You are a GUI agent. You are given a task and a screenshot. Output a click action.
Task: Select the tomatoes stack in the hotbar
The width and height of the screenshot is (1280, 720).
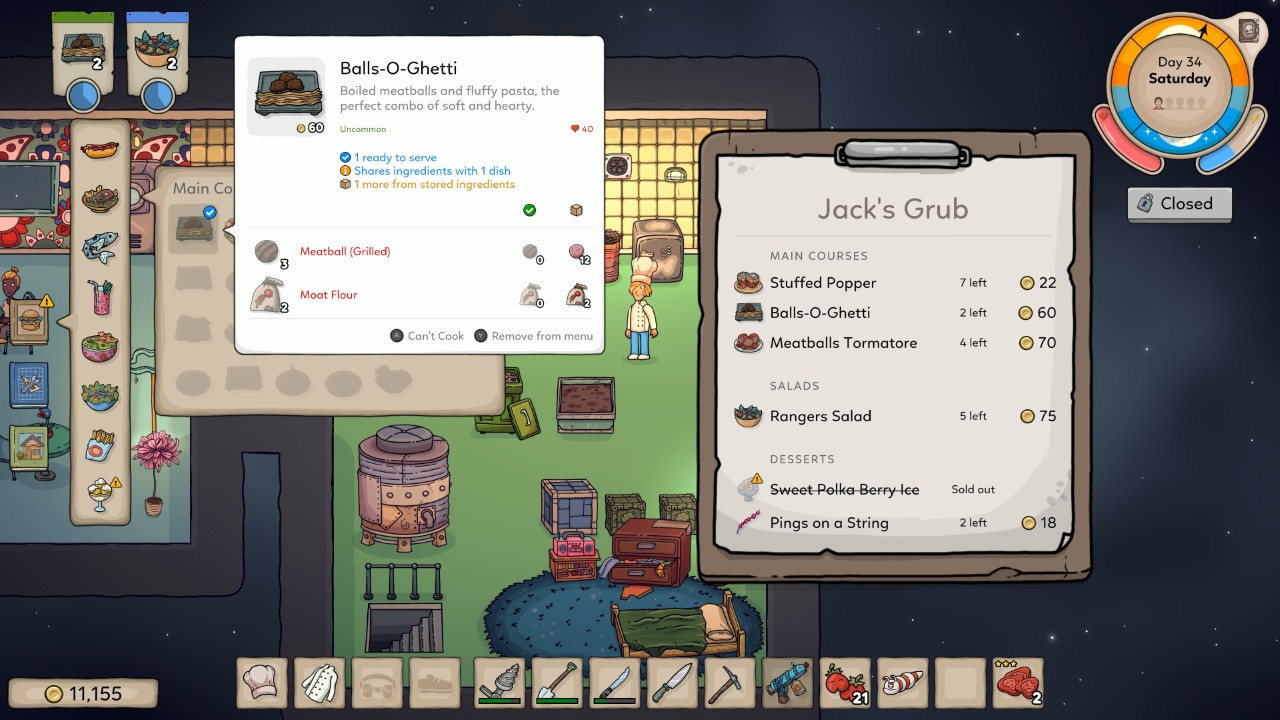(x=845, y=683)
